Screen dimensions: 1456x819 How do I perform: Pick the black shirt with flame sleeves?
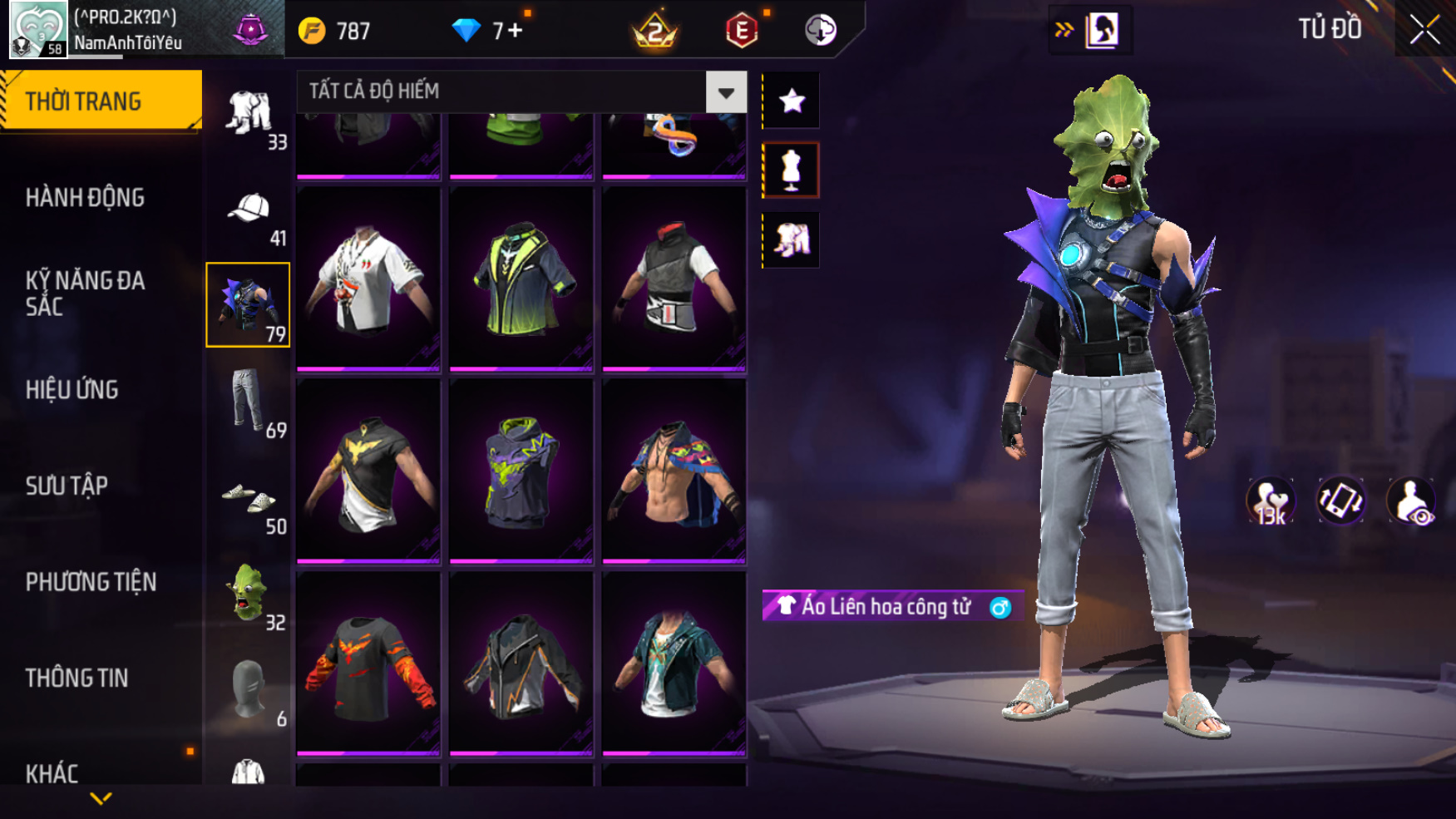(368, 664)
